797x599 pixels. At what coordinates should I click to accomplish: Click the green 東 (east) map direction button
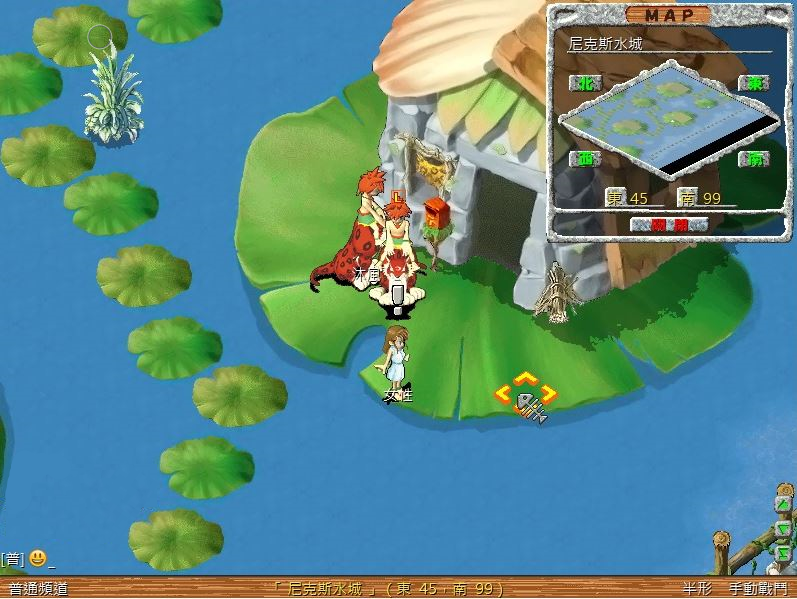[x=753, y=83]
